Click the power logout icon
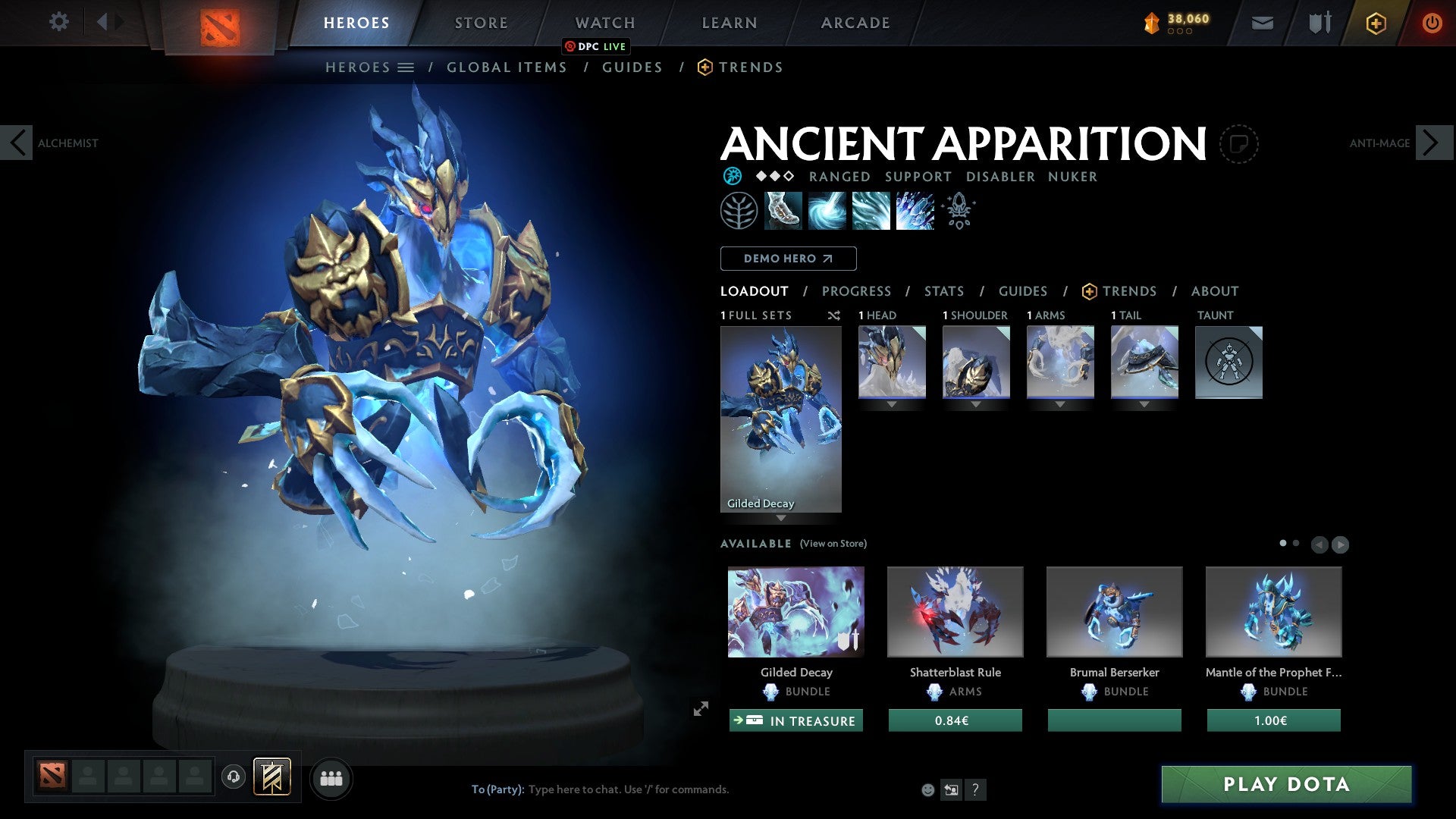The image size is (1456, 819). pos(1432,22)
